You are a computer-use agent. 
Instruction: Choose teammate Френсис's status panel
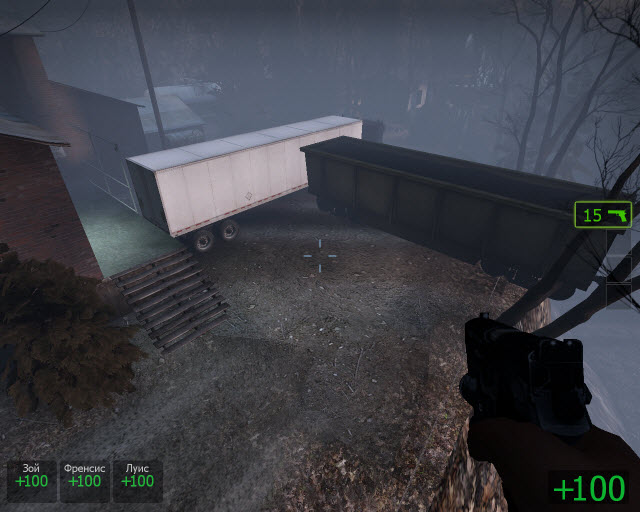(84, 476)
